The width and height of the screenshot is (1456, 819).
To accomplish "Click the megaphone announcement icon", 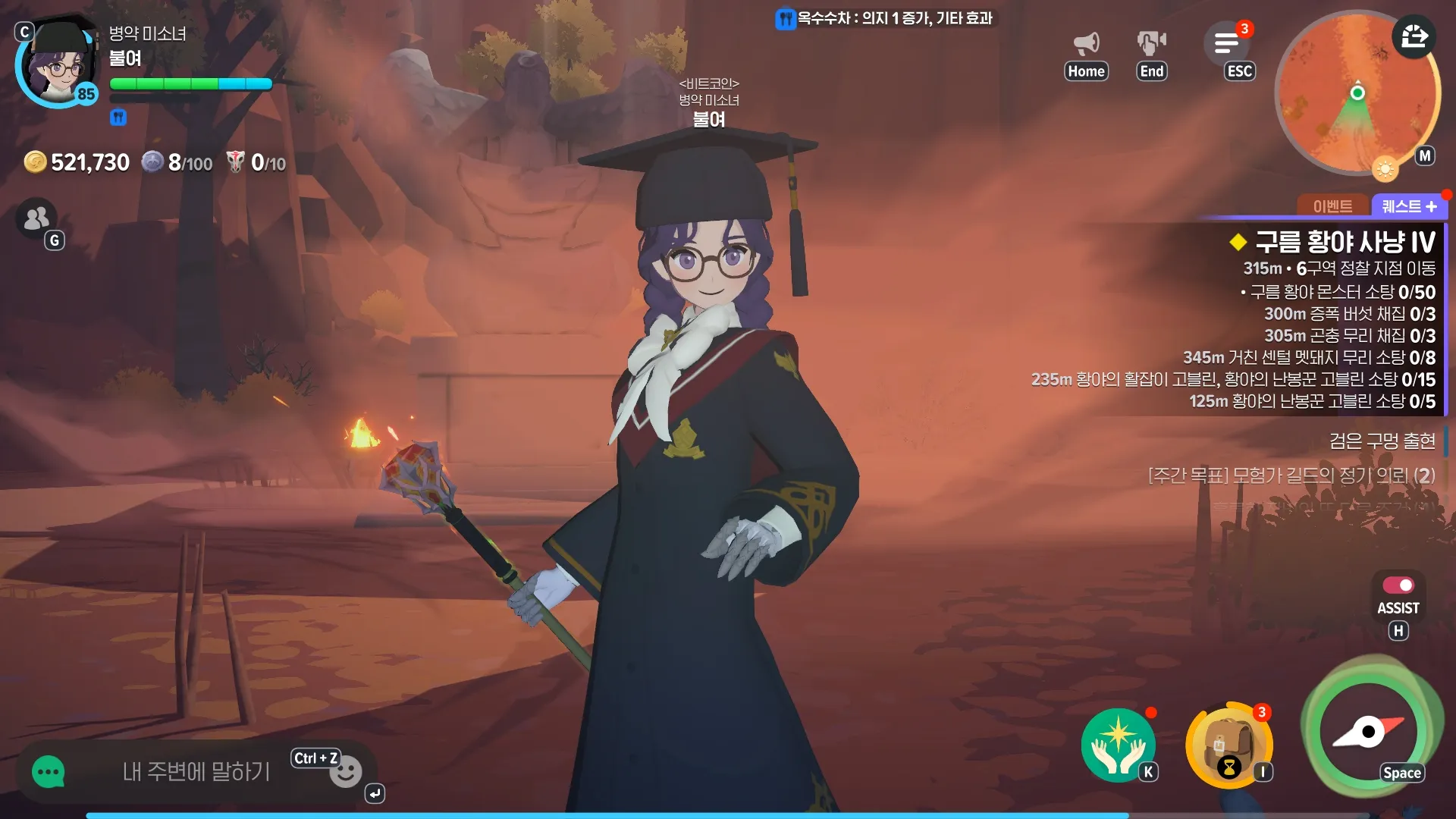I will coord(1086,43).
